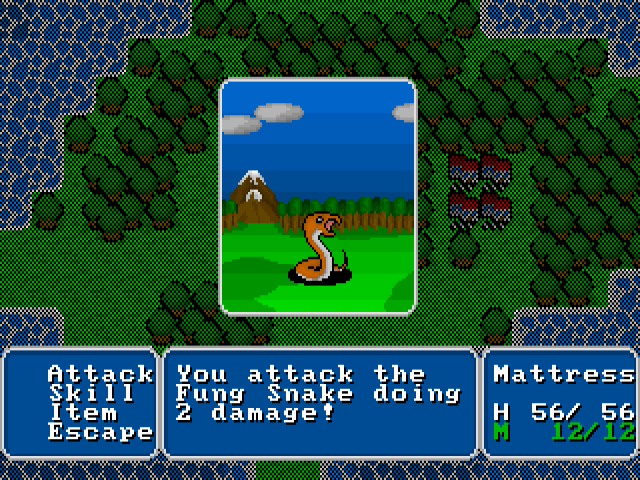Screen dimensions: 640x480
Task: Choose Item in the battle menu
Action: [x=83, y=413]
